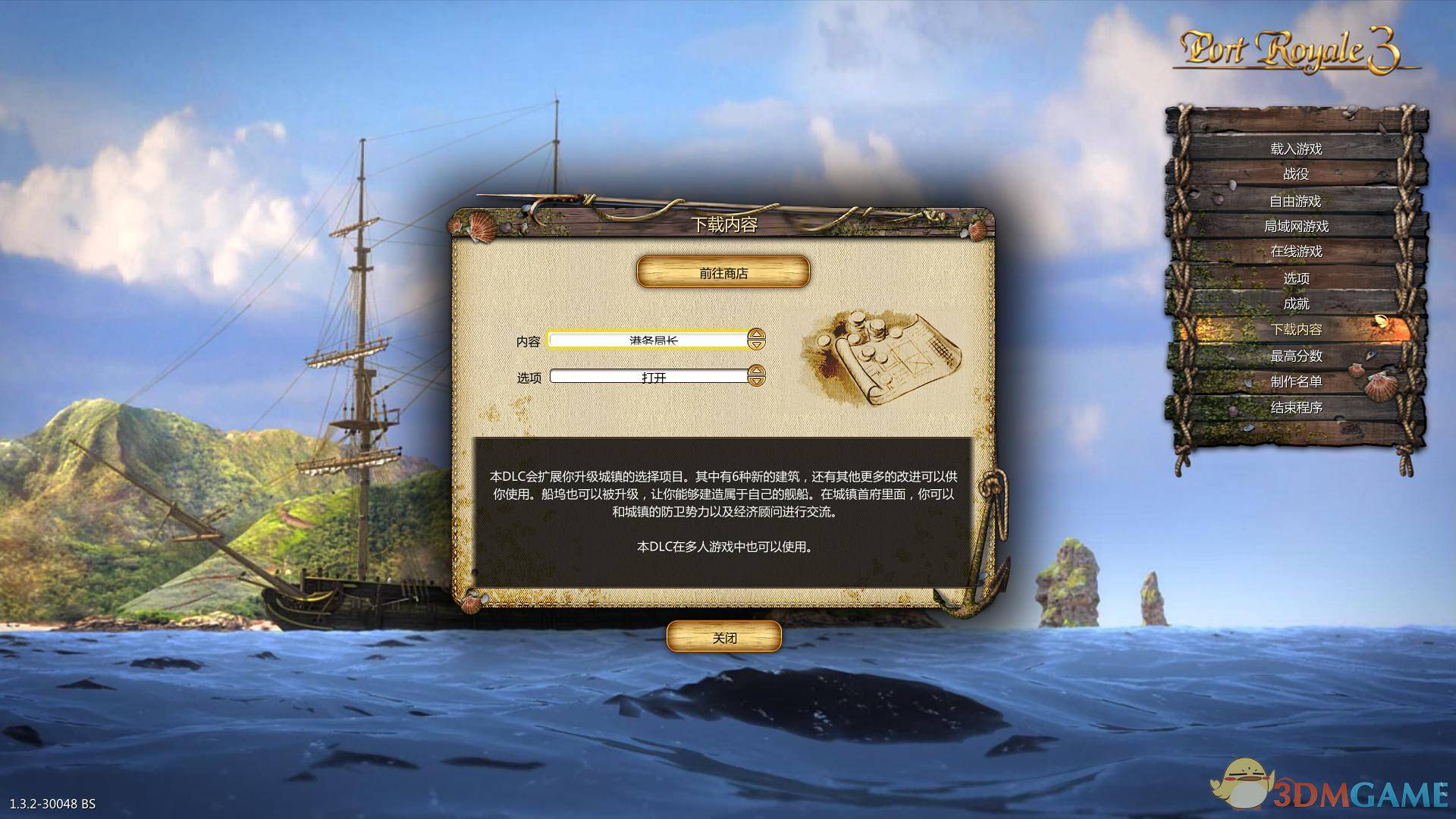Screen dimensions: 1456x819
Task: Click the cycle arrows beside the 内容 selector
Action: [755, 340]
